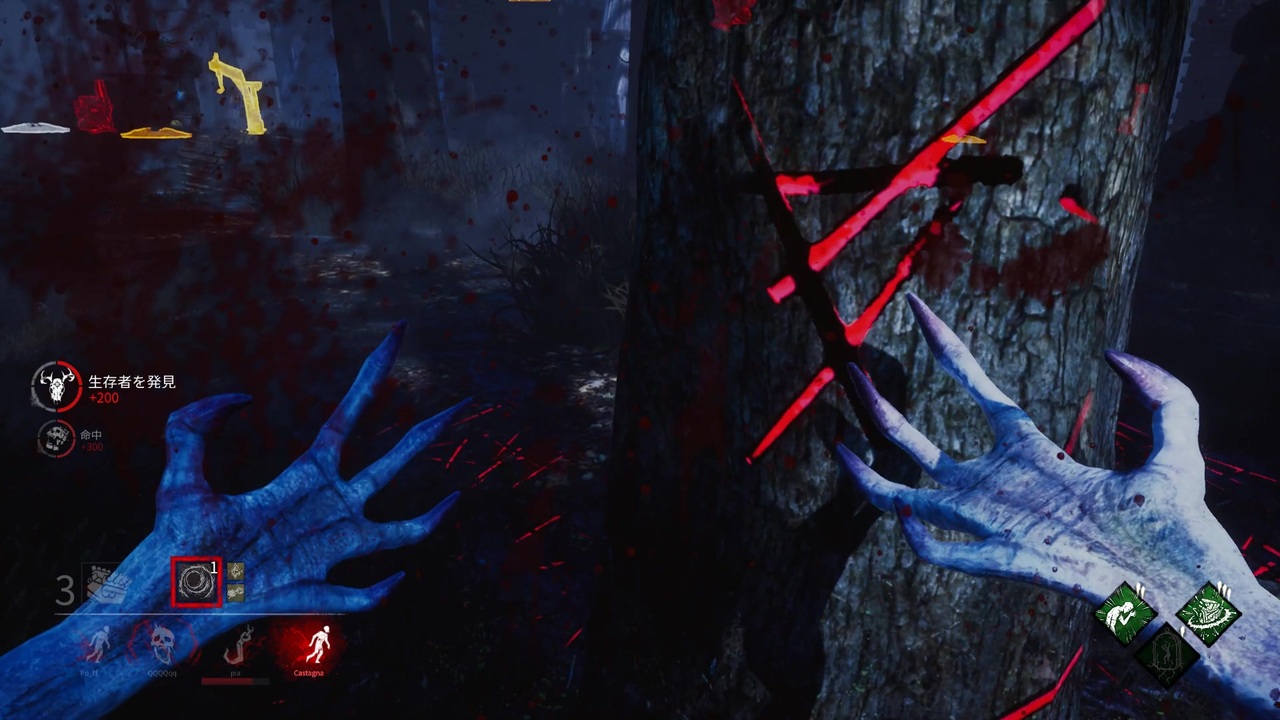
Task: Open the leftmost green perk with praying figure
Action: 1125,613
